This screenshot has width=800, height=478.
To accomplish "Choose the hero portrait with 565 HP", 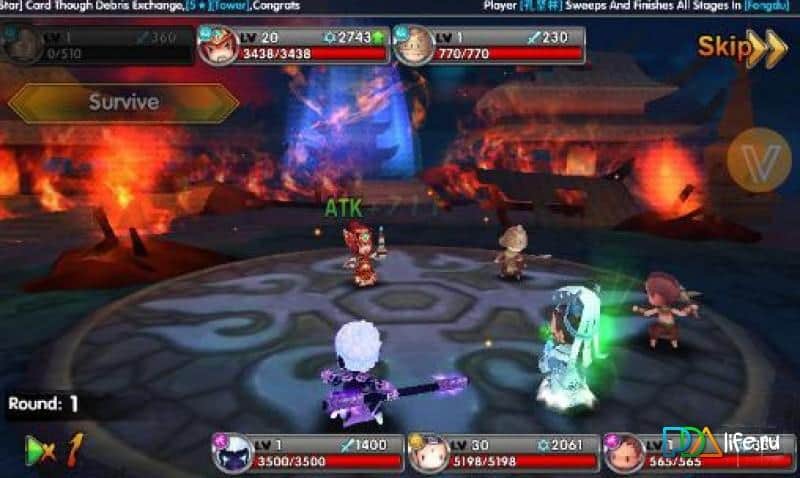I will tap(624, 454).
